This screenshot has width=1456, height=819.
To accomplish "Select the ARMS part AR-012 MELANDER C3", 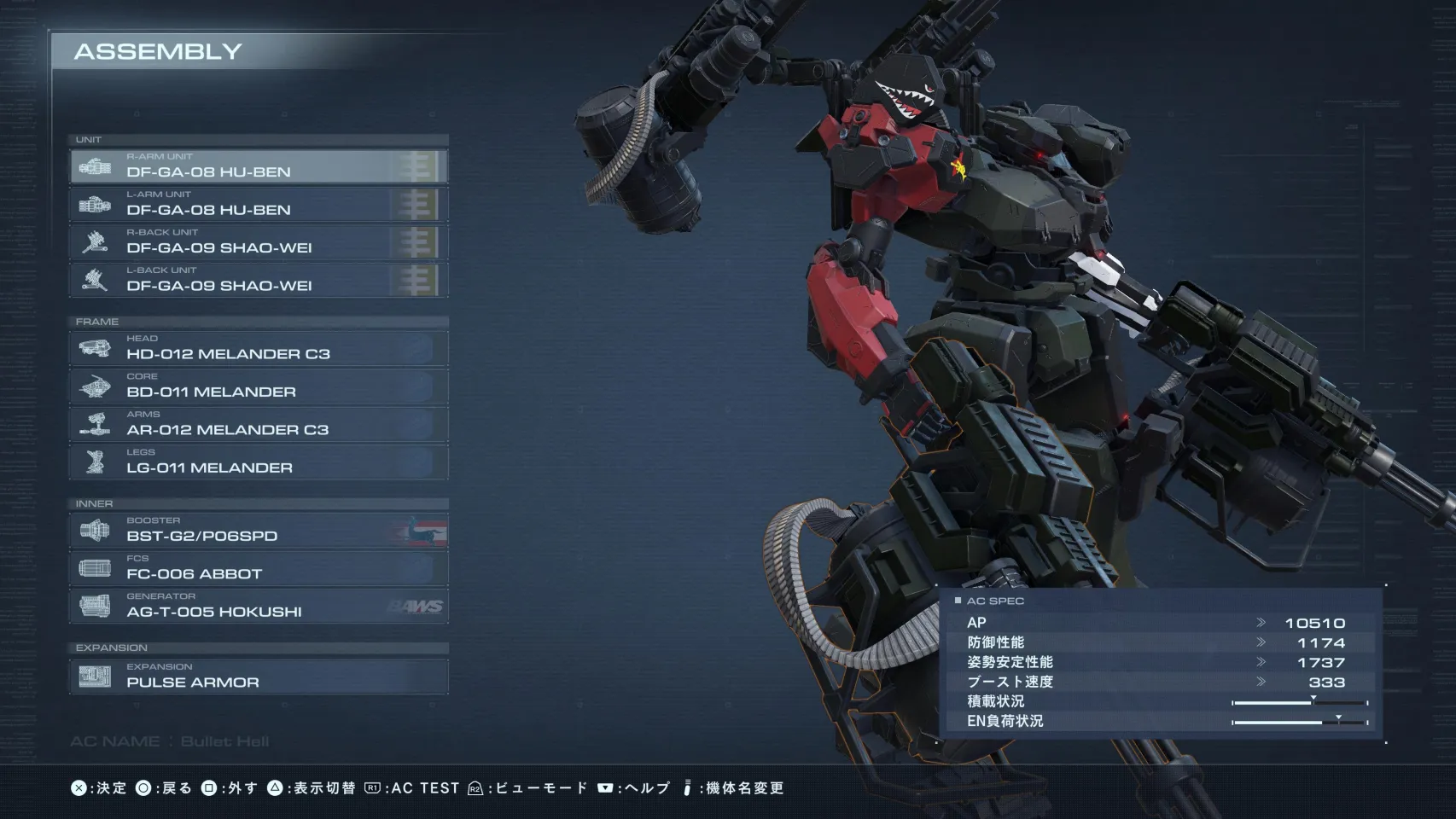I will pos(259,424).
